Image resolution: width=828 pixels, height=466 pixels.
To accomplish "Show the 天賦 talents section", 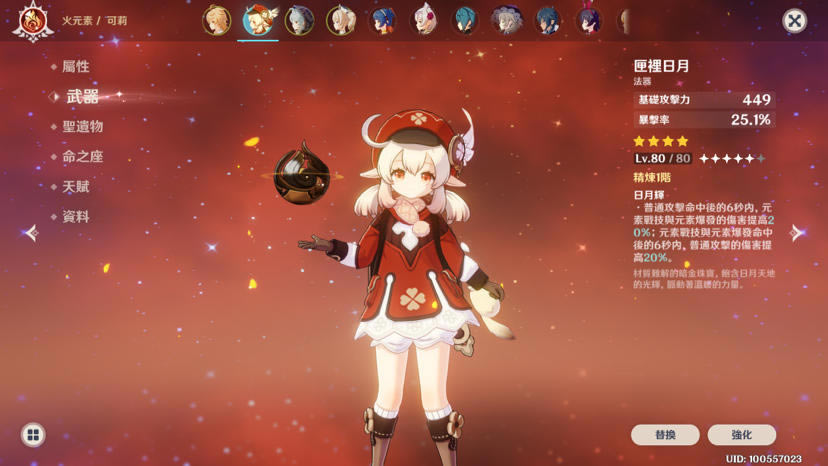I will click(x=76, y=187).
